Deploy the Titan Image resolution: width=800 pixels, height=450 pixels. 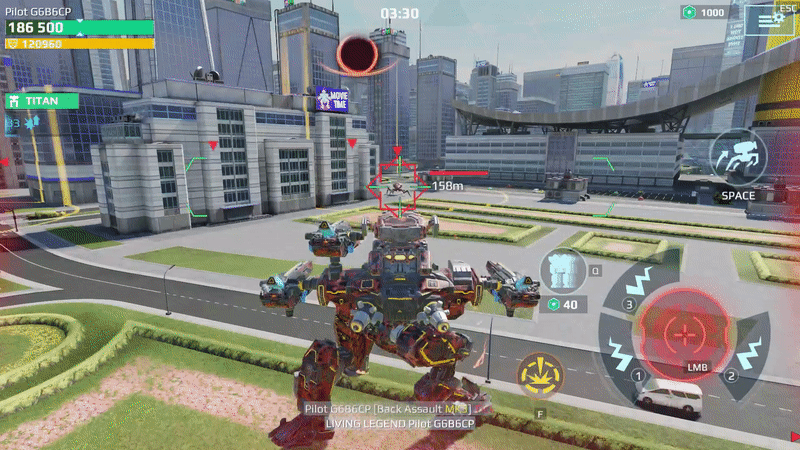pos(41,101)
